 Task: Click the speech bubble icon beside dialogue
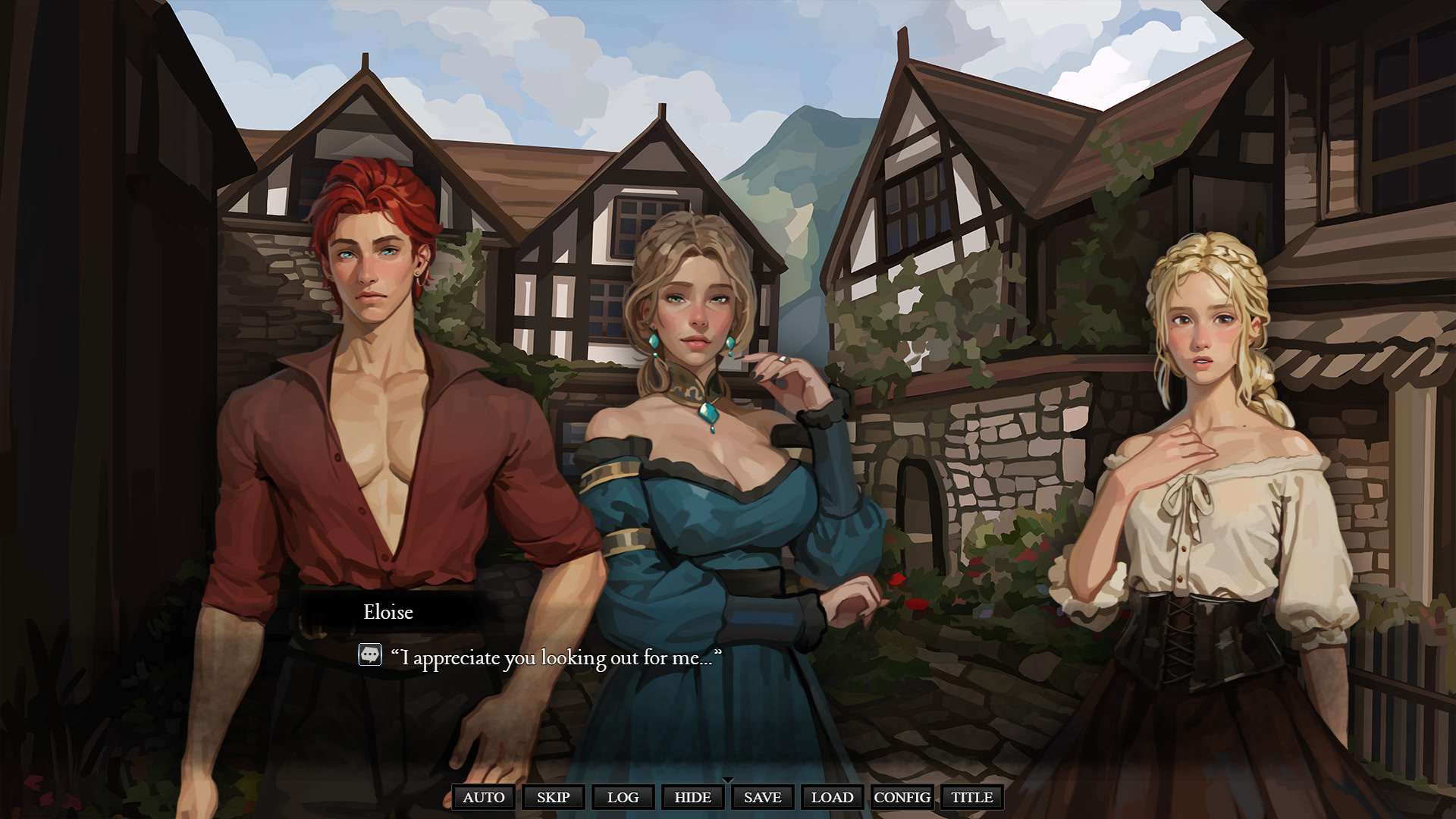370,654
